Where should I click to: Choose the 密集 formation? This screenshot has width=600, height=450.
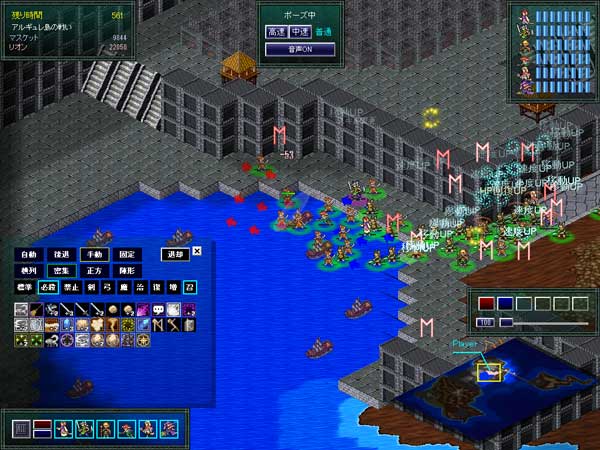(62, 271)
